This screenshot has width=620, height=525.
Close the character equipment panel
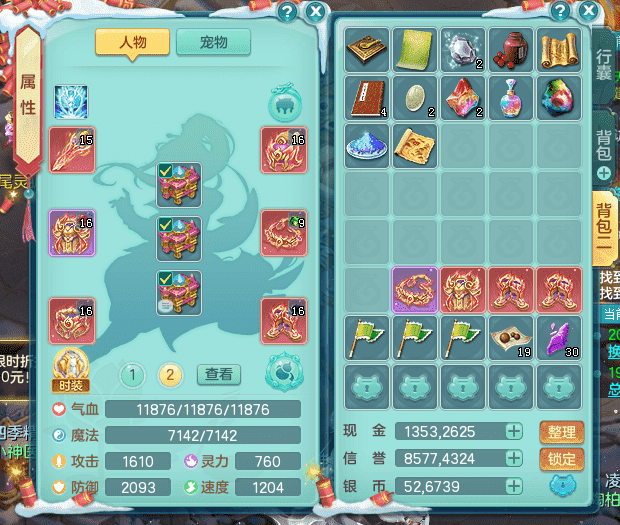click(316, 12)
